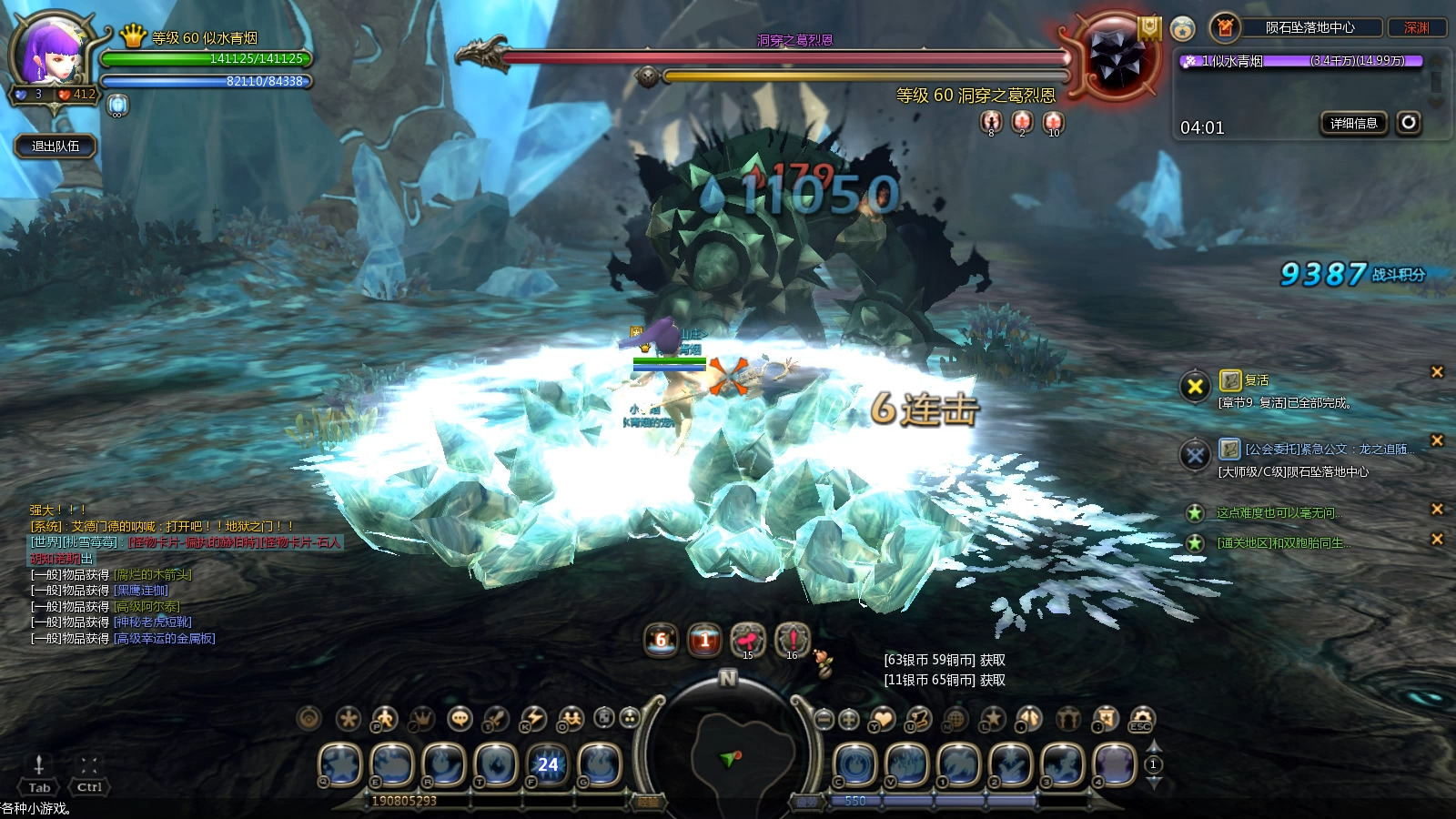Click the heart icon in the menu row
The height and width of the screenshot is (819, 1456).
(x=883, y=719)
